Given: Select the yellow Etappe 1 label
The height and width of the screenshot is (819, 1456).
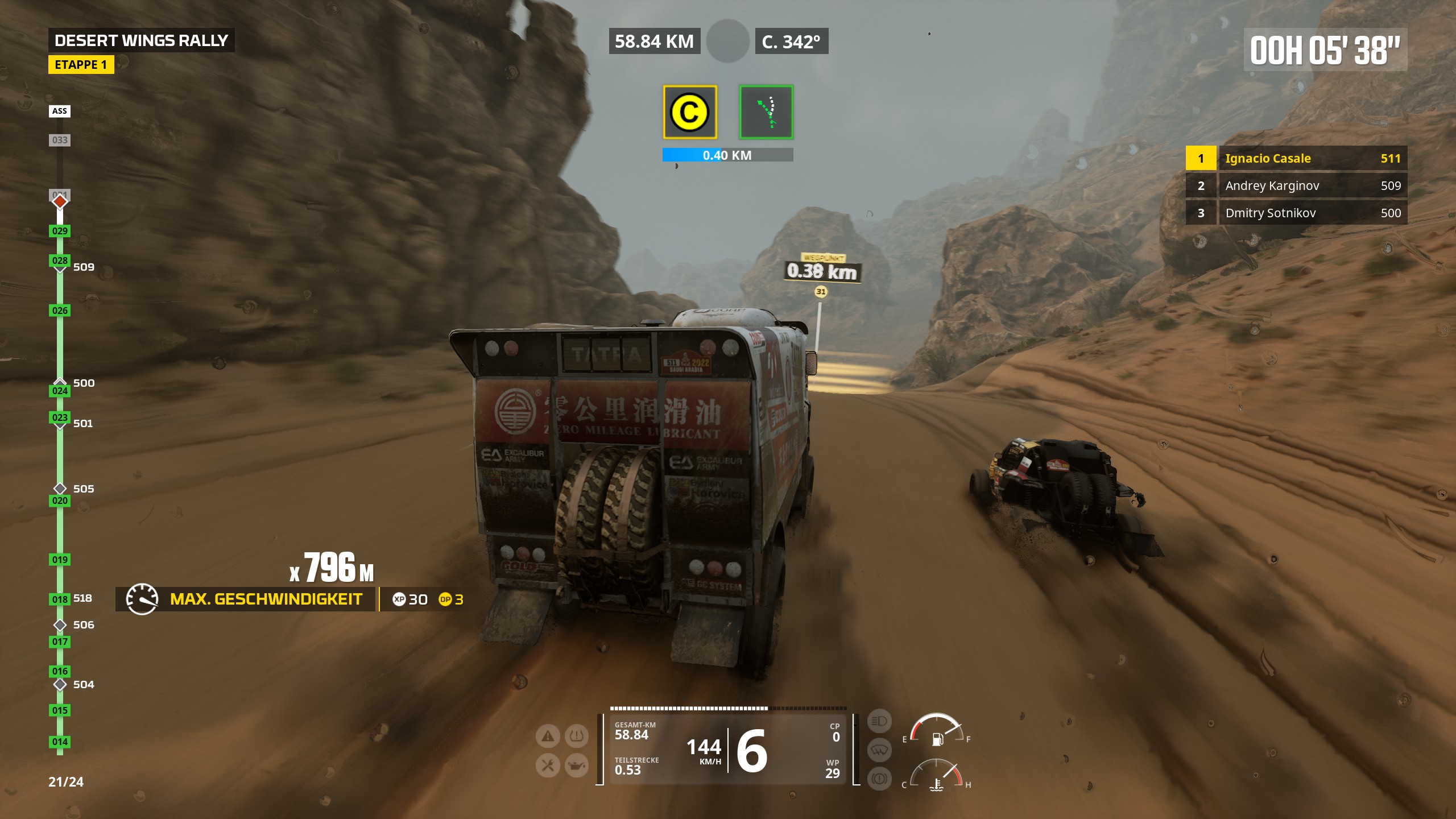Looking at the screenshot, I should click(x=81, y=65).
